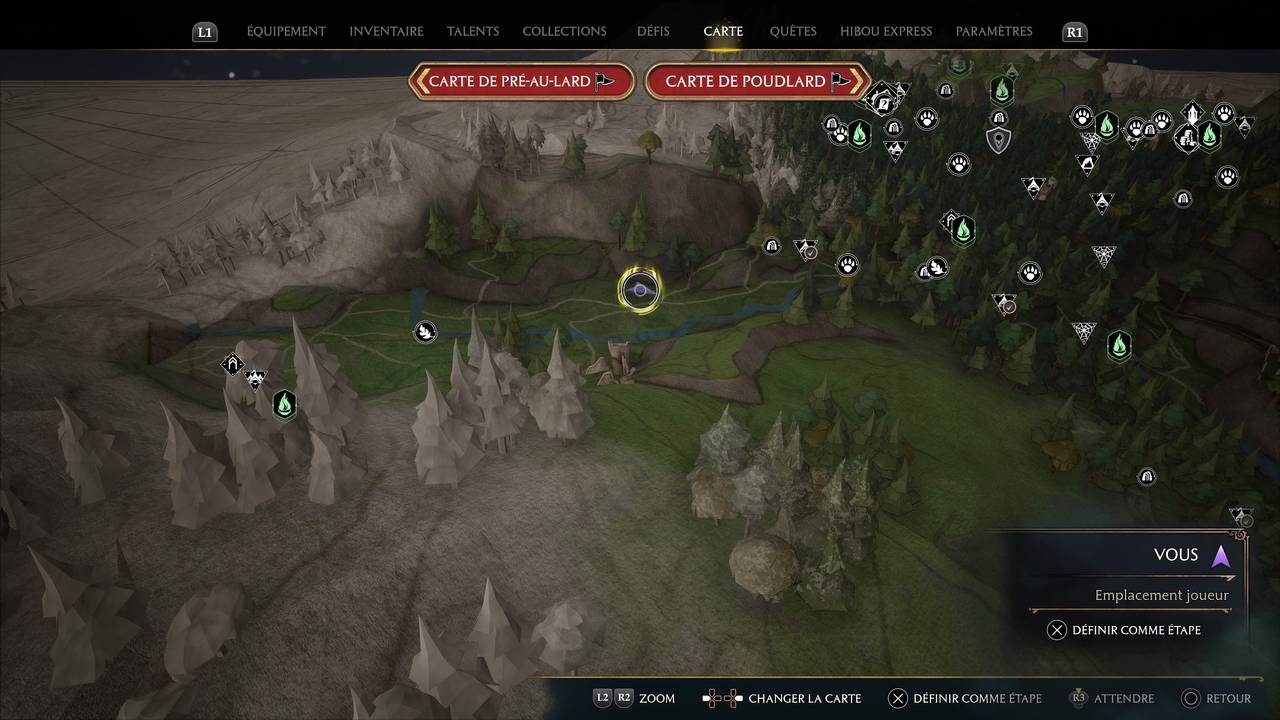Image resolution: width=1280 pixels, height=720 pixels.
Task: Show the Collections tab
Action: pyautogui.click(x=564, y=31)
